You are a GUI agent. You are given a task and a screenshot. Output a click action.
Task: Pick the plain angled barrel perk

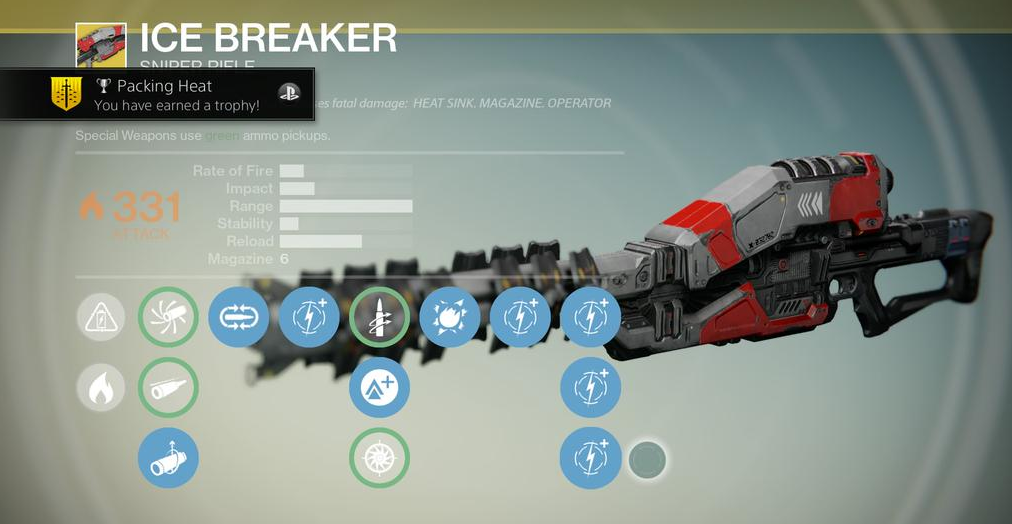click(x=168, y=388)
